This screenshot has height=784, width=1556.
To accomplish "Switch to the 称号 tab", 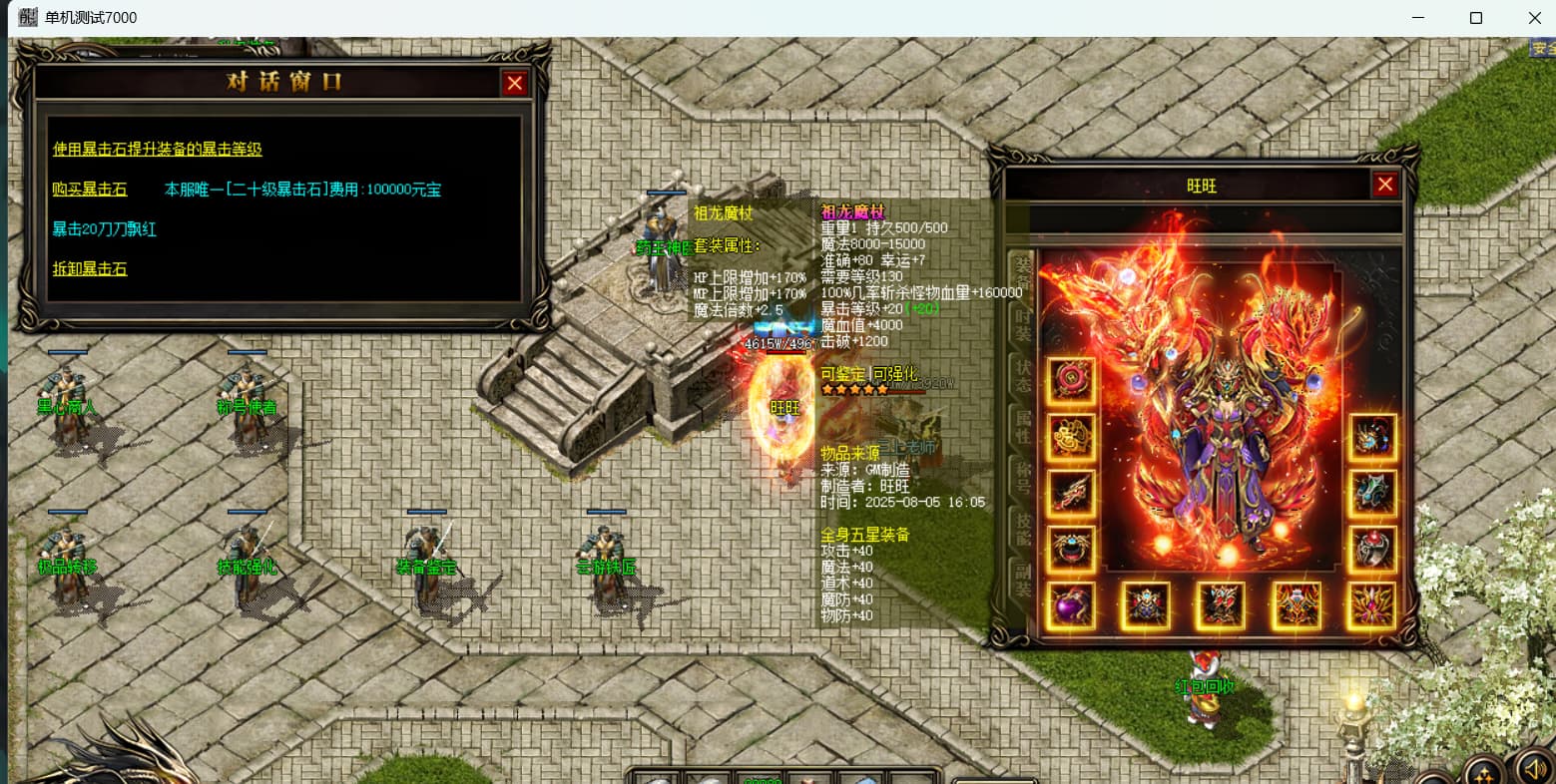I will (1023, 477).
